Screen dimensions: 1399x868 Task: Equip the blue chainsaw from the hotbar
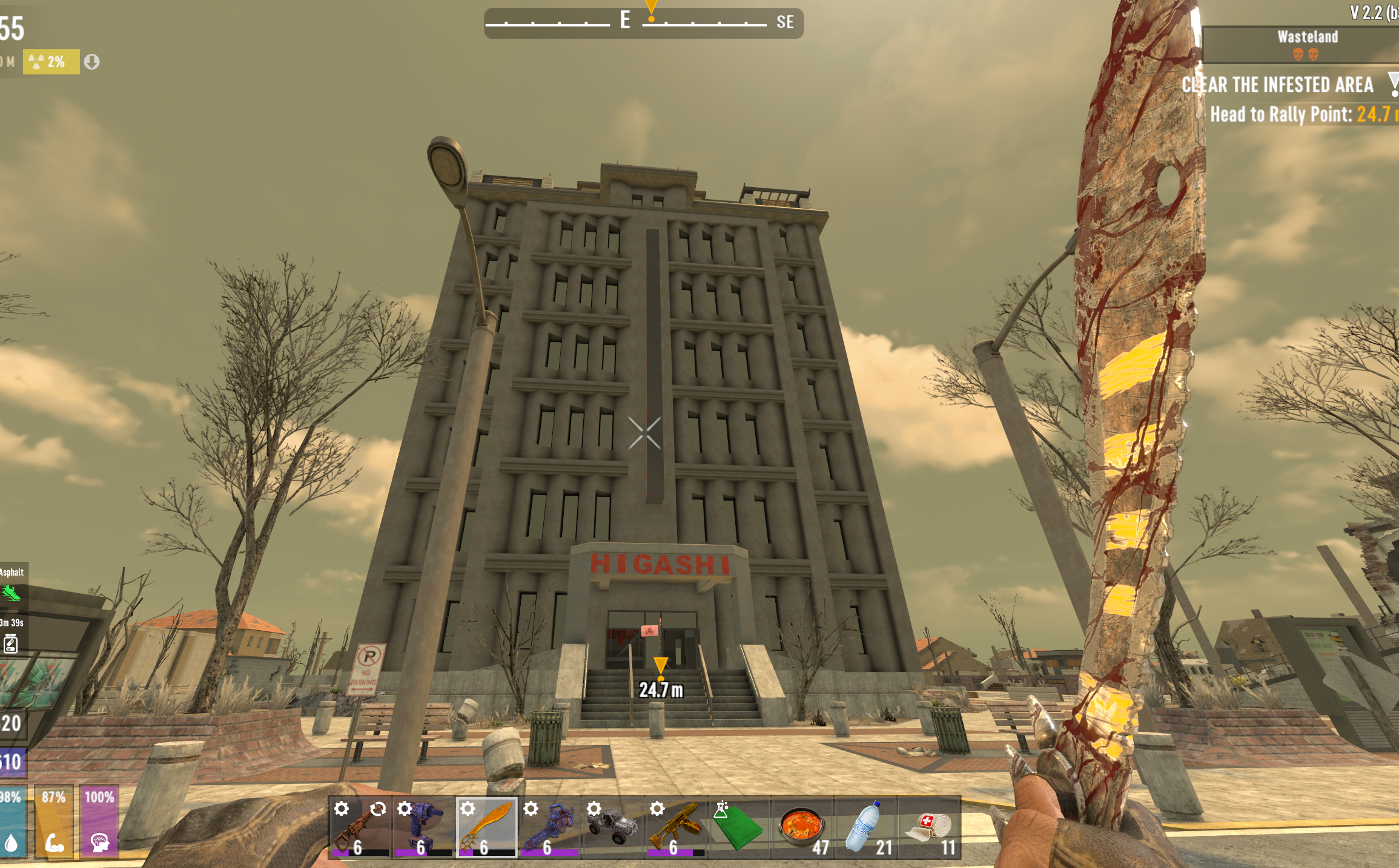[x=549, y=827]
